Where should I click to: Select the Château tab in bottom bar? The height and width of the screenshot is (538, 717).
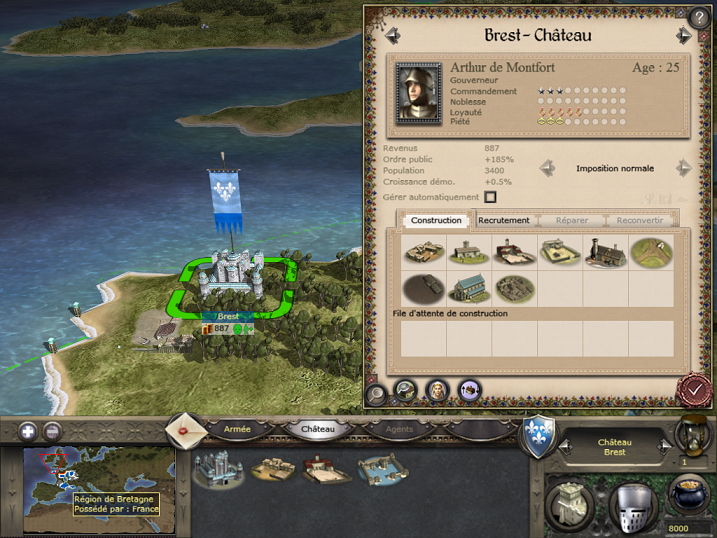tap(318, 429)
